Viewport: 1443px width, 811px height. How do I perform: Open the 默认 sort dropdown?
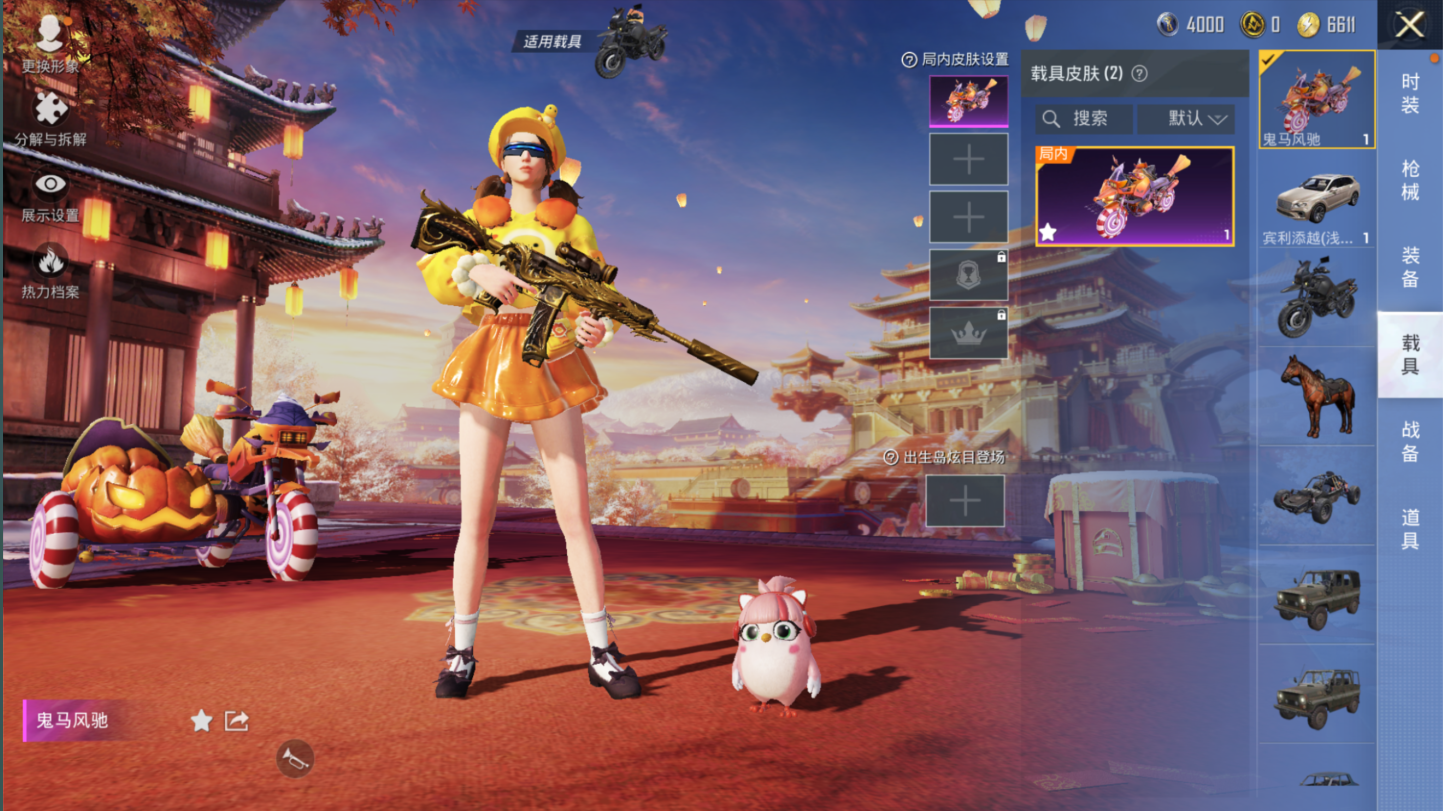point(1186,119)
